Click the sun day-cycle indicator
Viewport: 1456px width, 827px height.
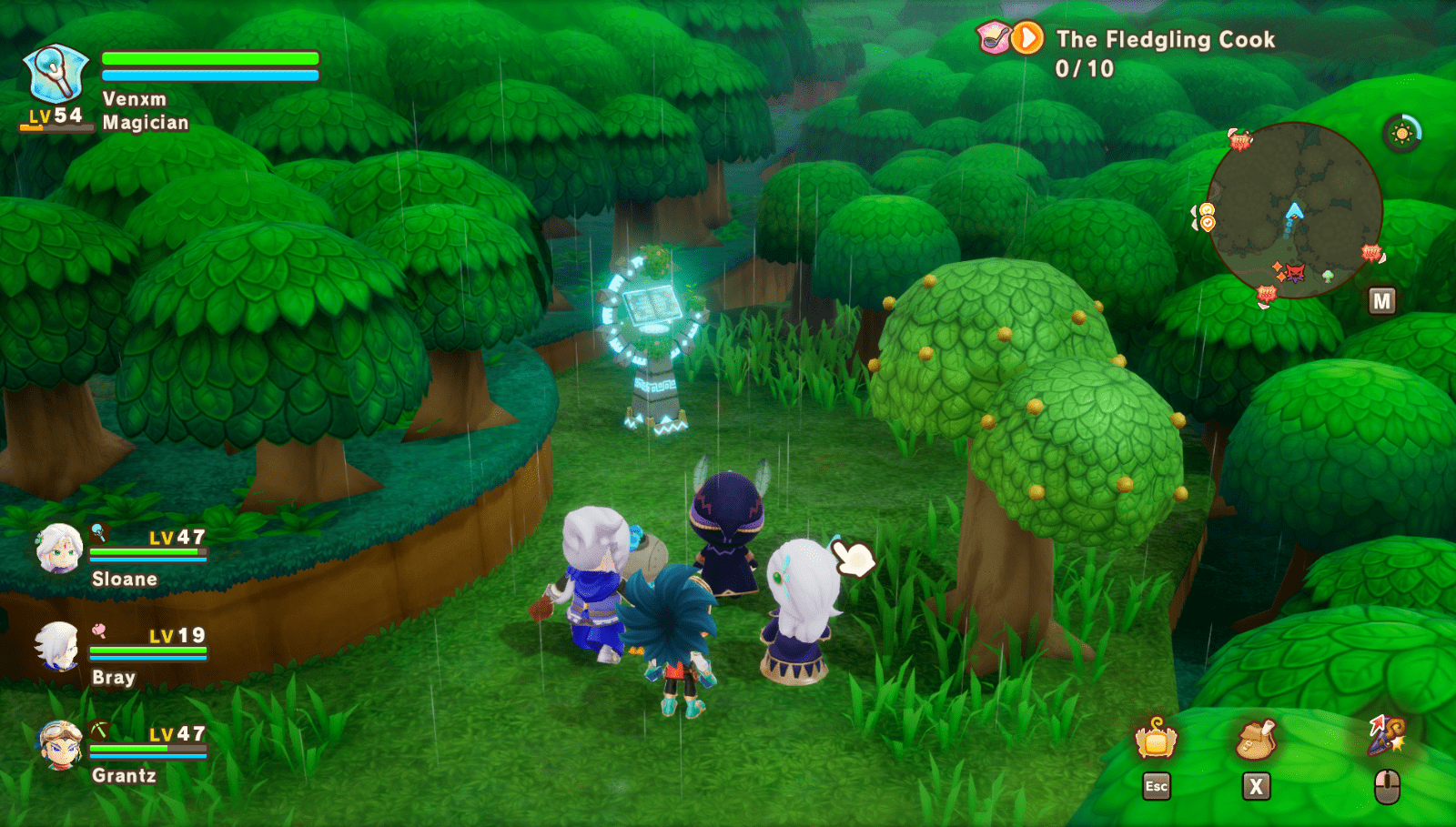[1402, 132]
